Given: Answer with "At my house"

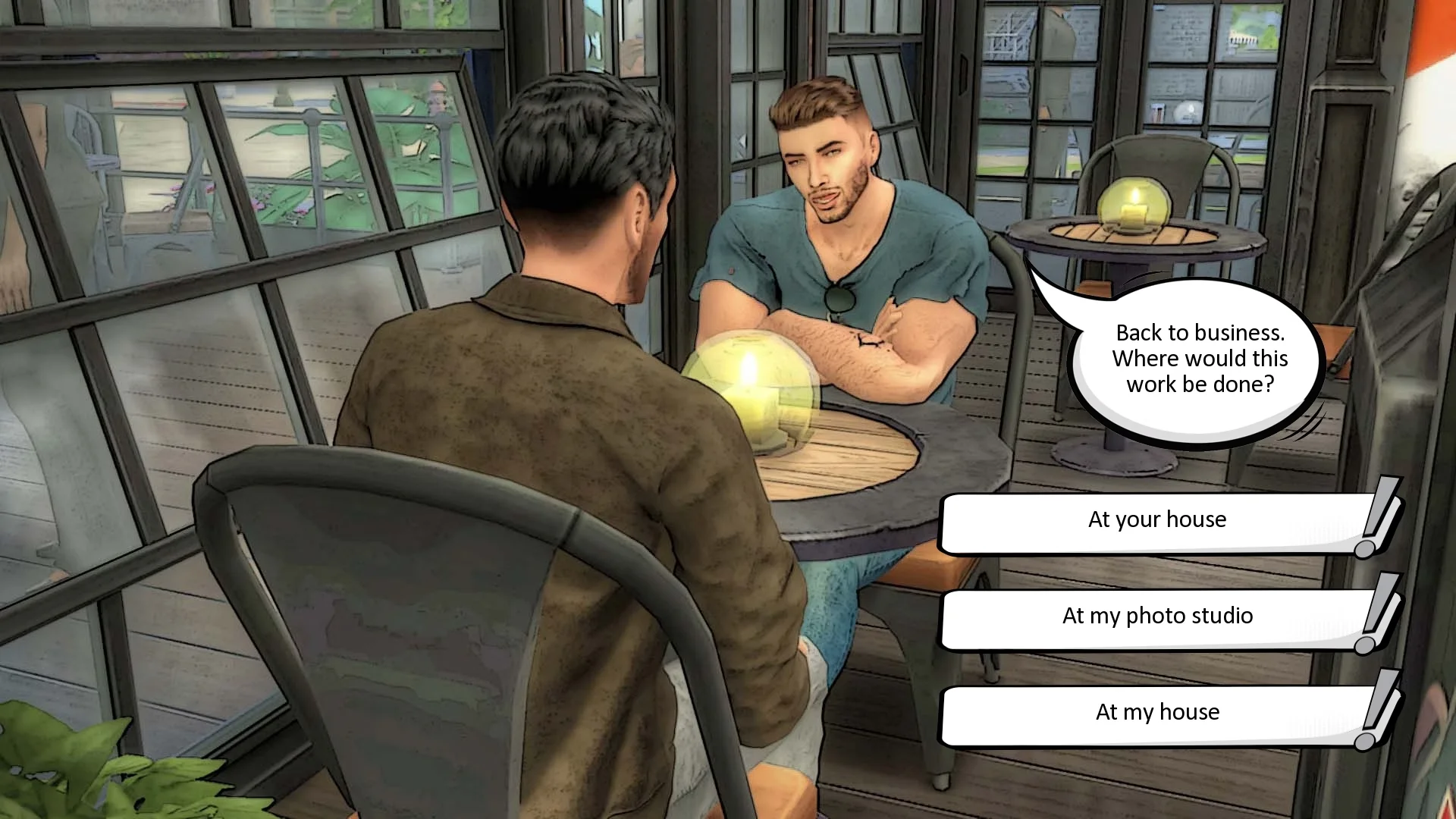Looking at the screenshot, I should [1156, 713].
